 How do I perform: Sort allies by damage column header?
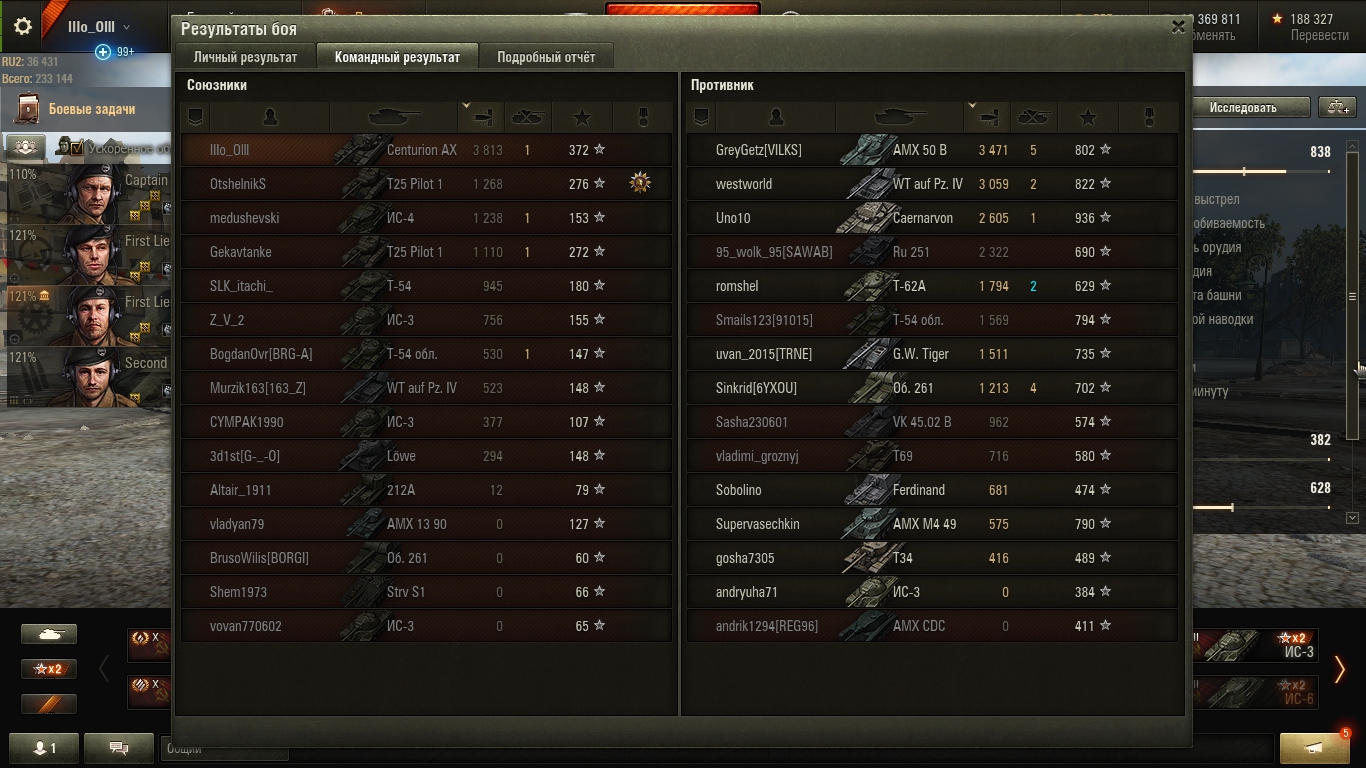481,117
